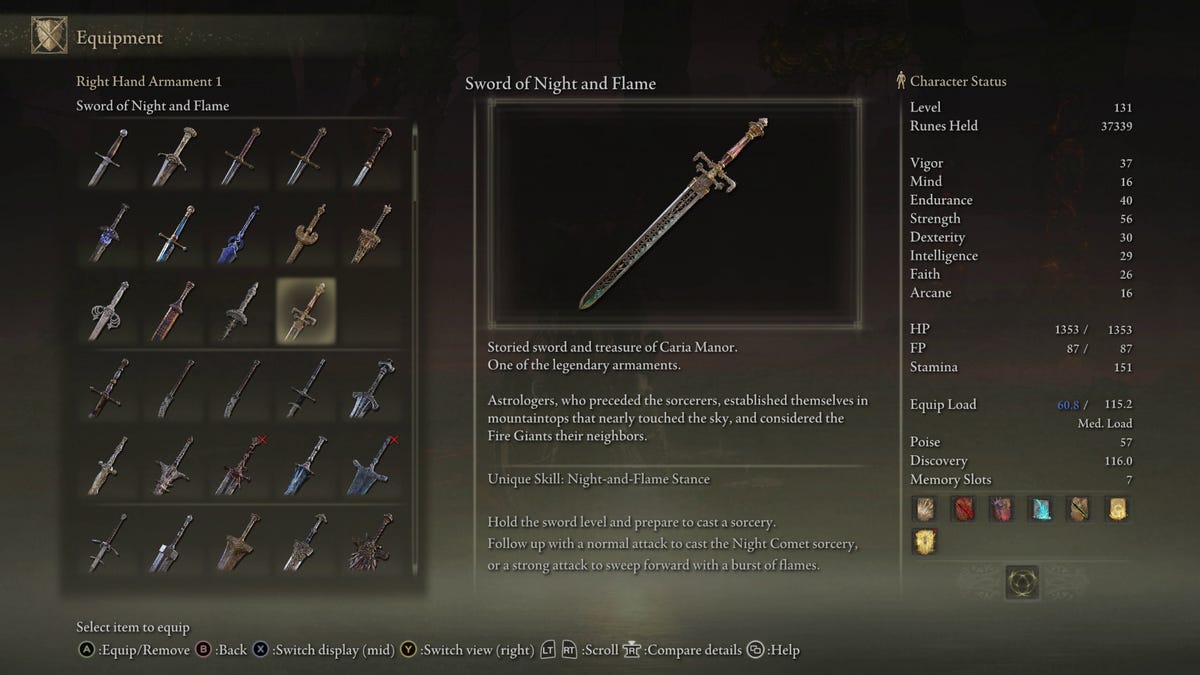Pick the cyan-bladed sword with gold crossguard
The image size is (1200, 675).
point(173,233)
